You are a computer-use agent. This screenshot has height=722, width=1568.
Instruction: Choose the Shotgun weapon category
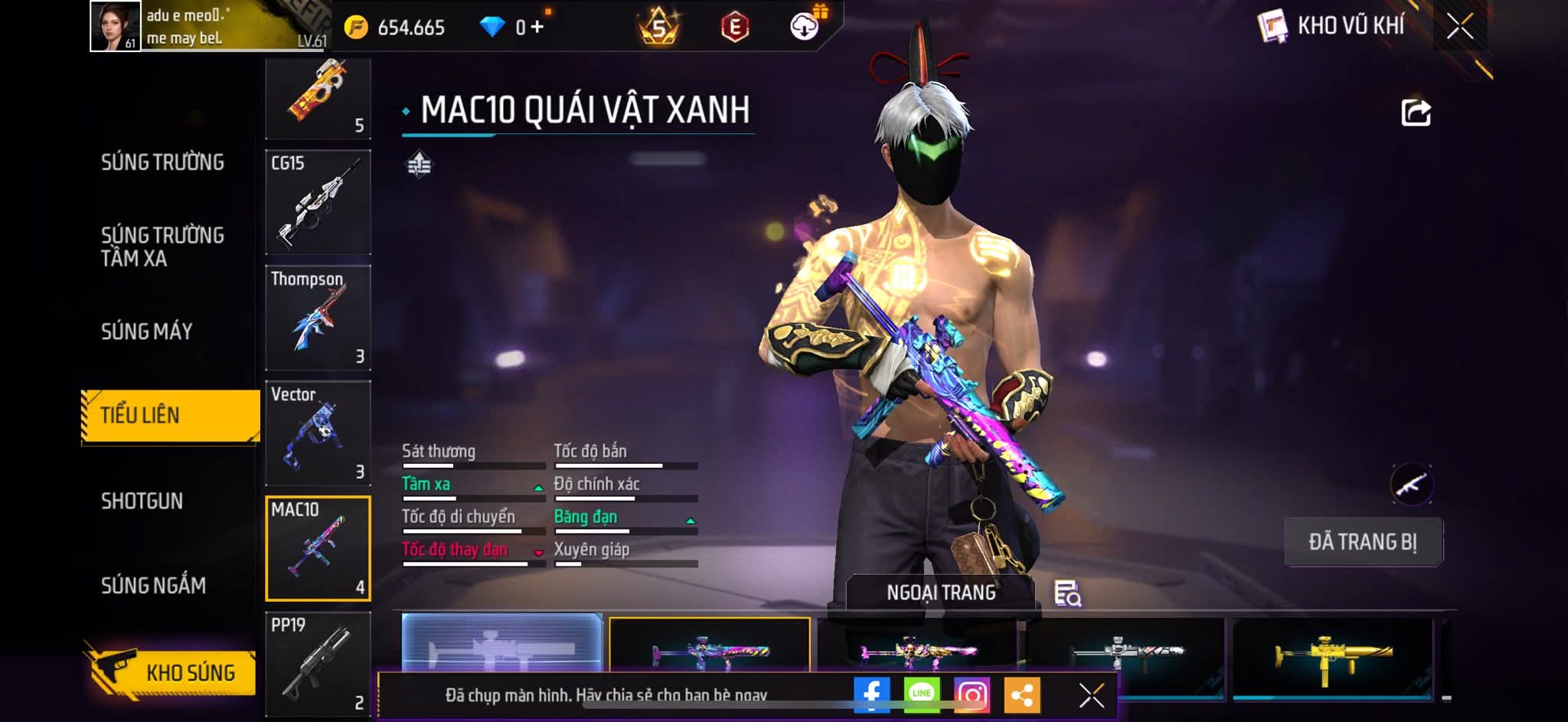click(142, 501)
